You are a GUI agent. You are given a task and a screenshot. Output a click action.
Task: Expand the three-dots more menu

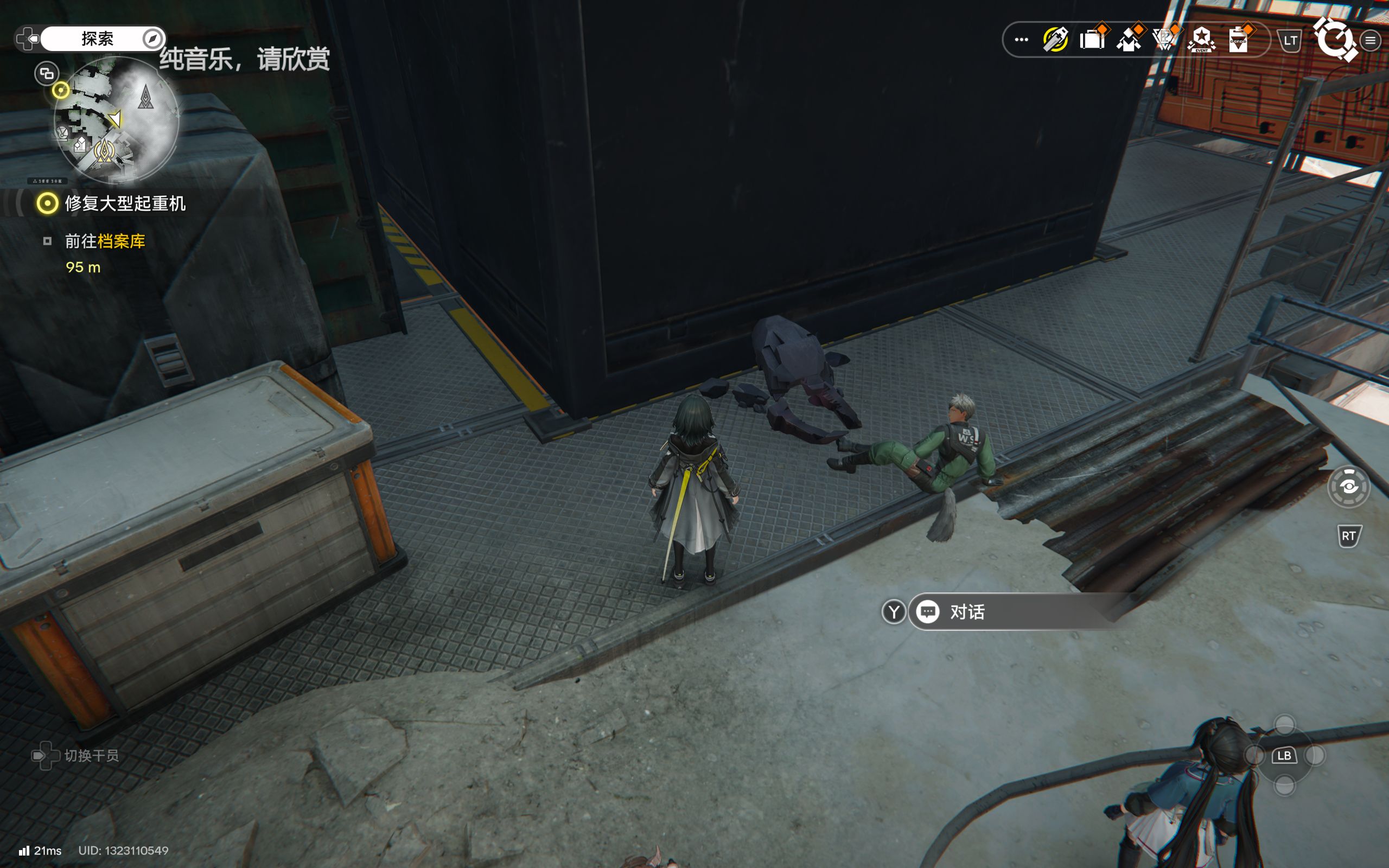click(1021, 40)
